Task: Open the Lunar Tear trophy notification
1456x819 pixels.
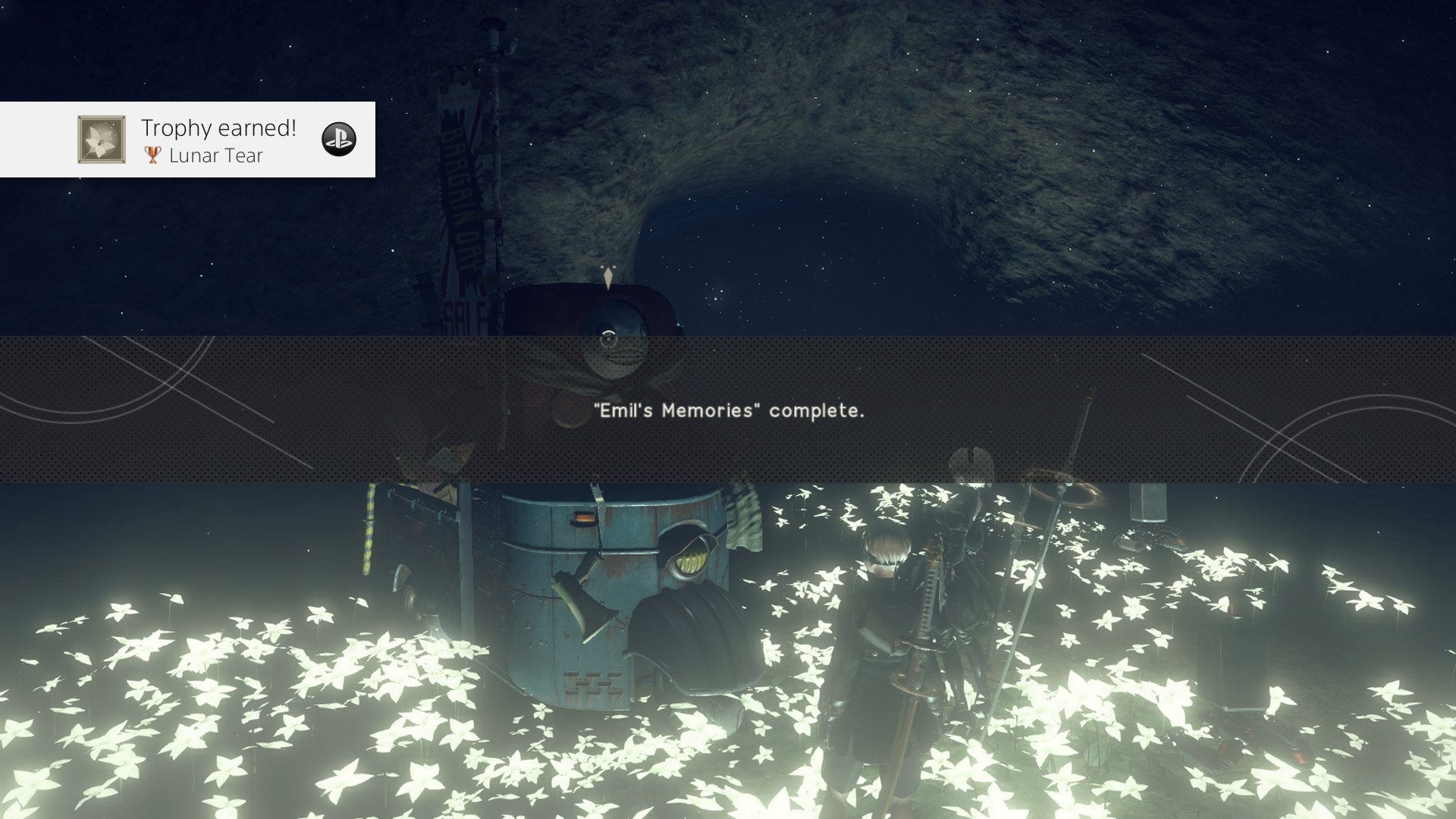Action: pyautogui.click(x=218, y=140)
